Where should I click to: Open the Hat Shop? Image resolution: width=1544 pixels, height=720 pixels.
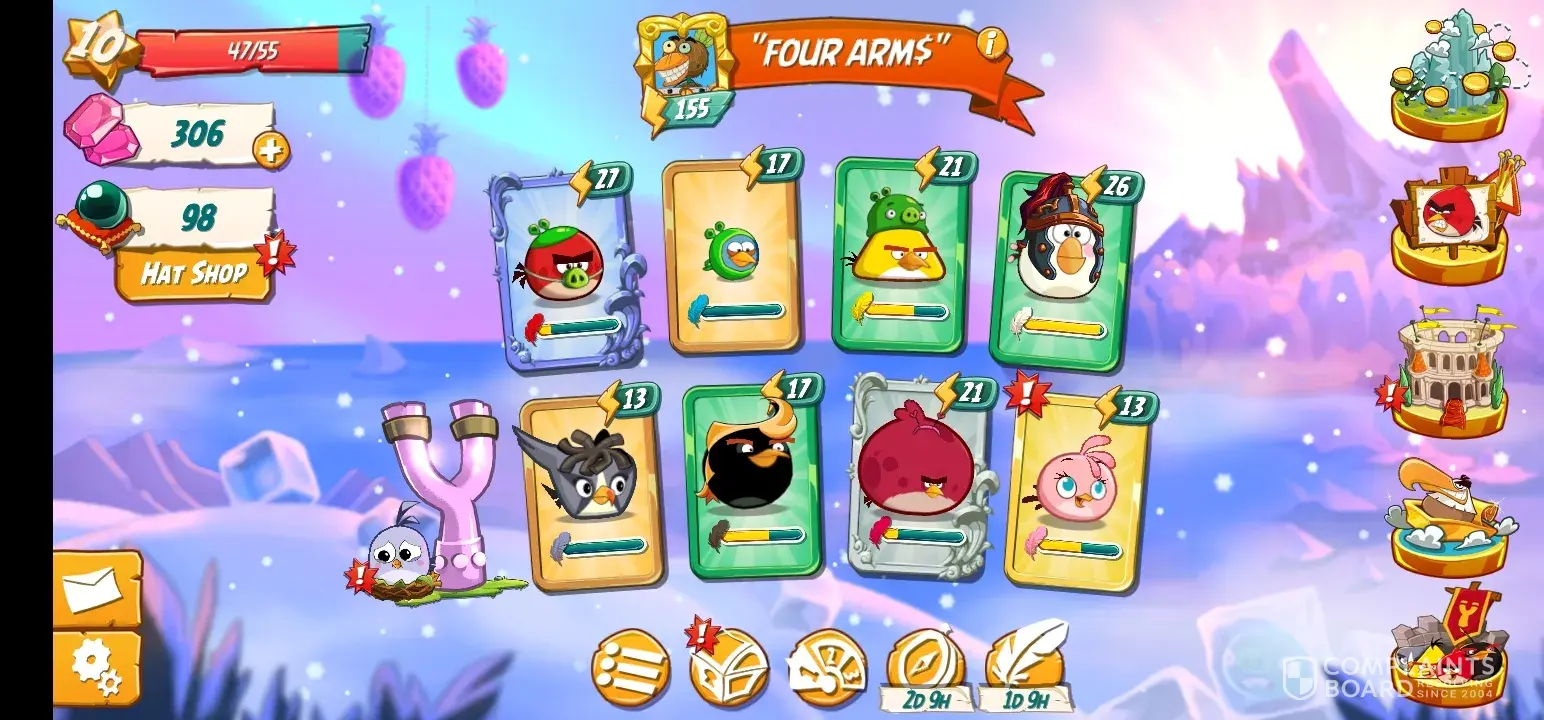[193, 273]
